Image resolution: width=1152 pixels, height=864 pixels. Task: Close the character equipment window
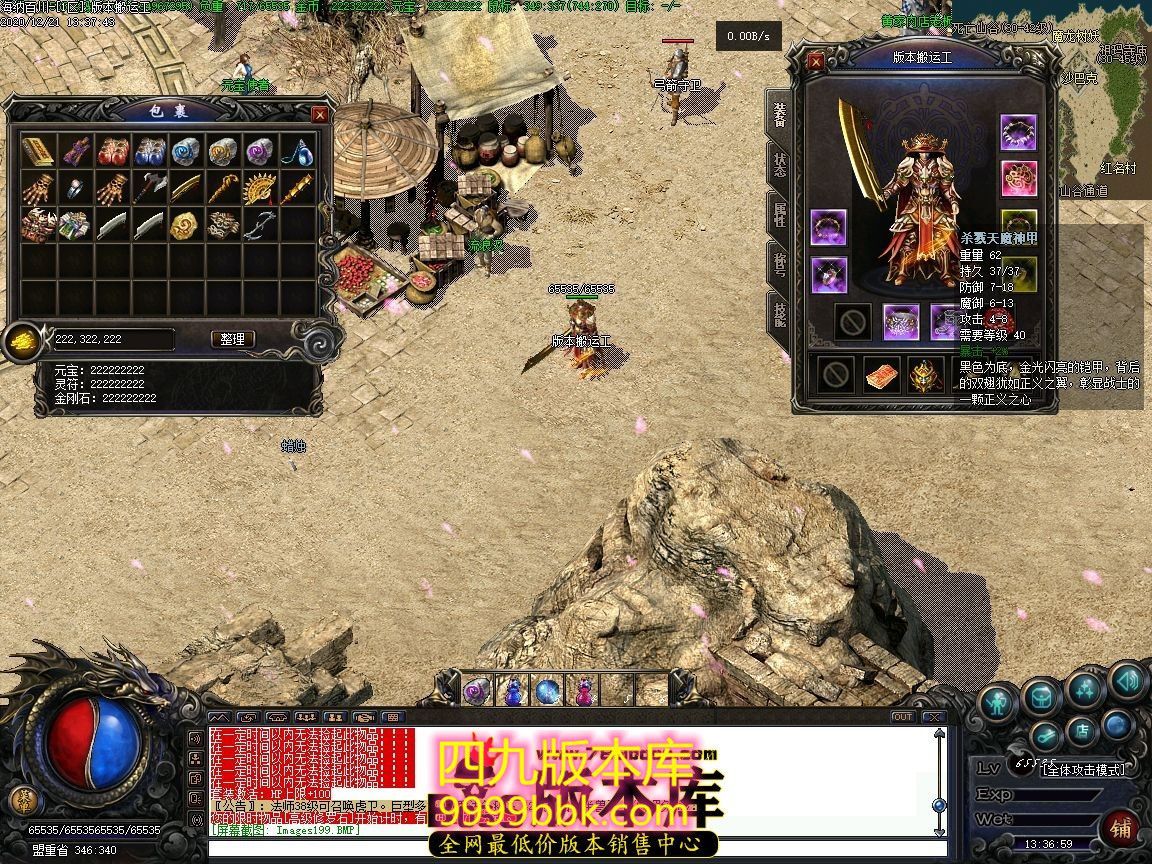(816, 62)
